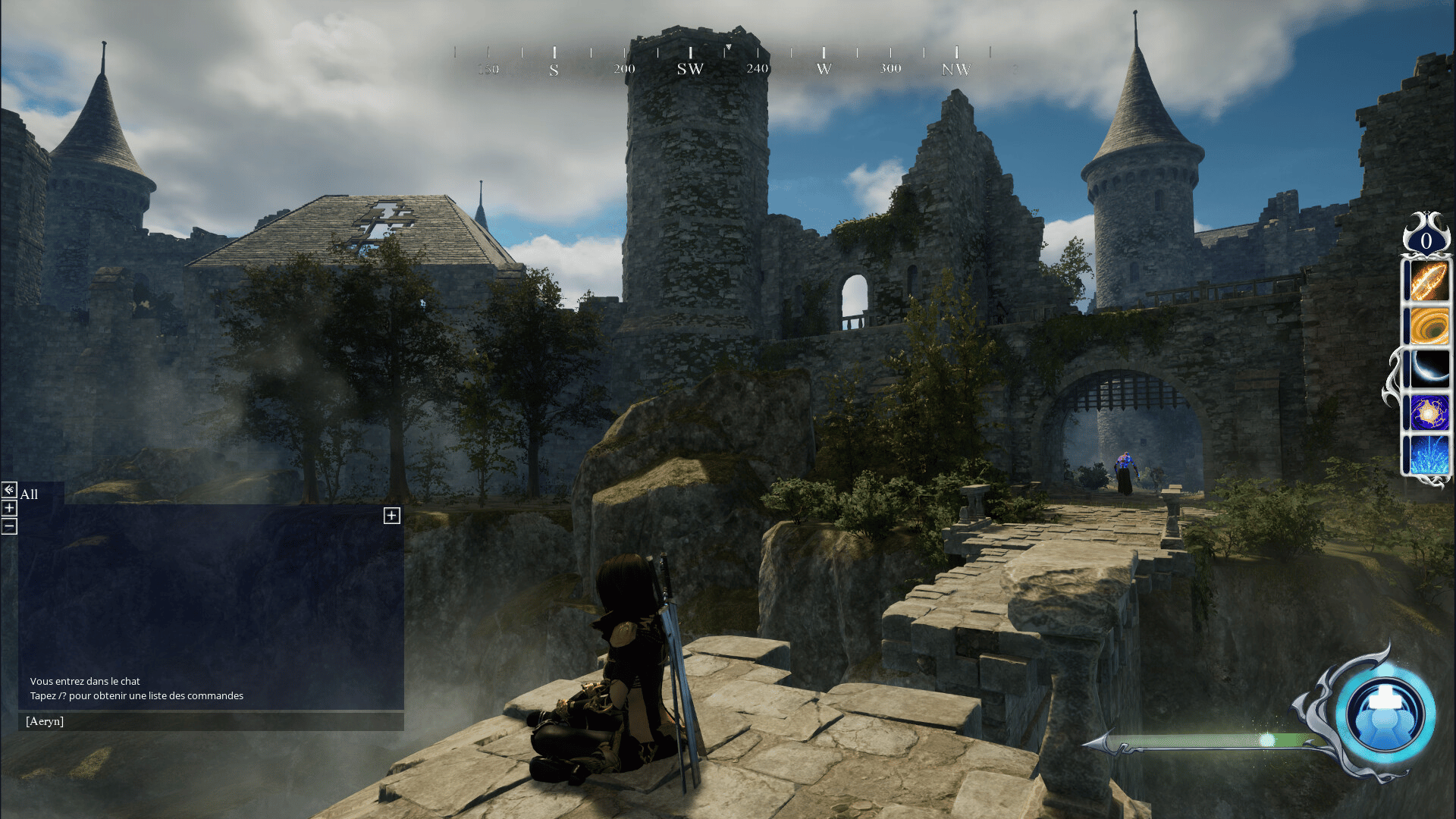Activate the purple energy burst ability
The height and width of the screenshot is (819, 1456).
pyautogui.click(x=1429, y=412)
